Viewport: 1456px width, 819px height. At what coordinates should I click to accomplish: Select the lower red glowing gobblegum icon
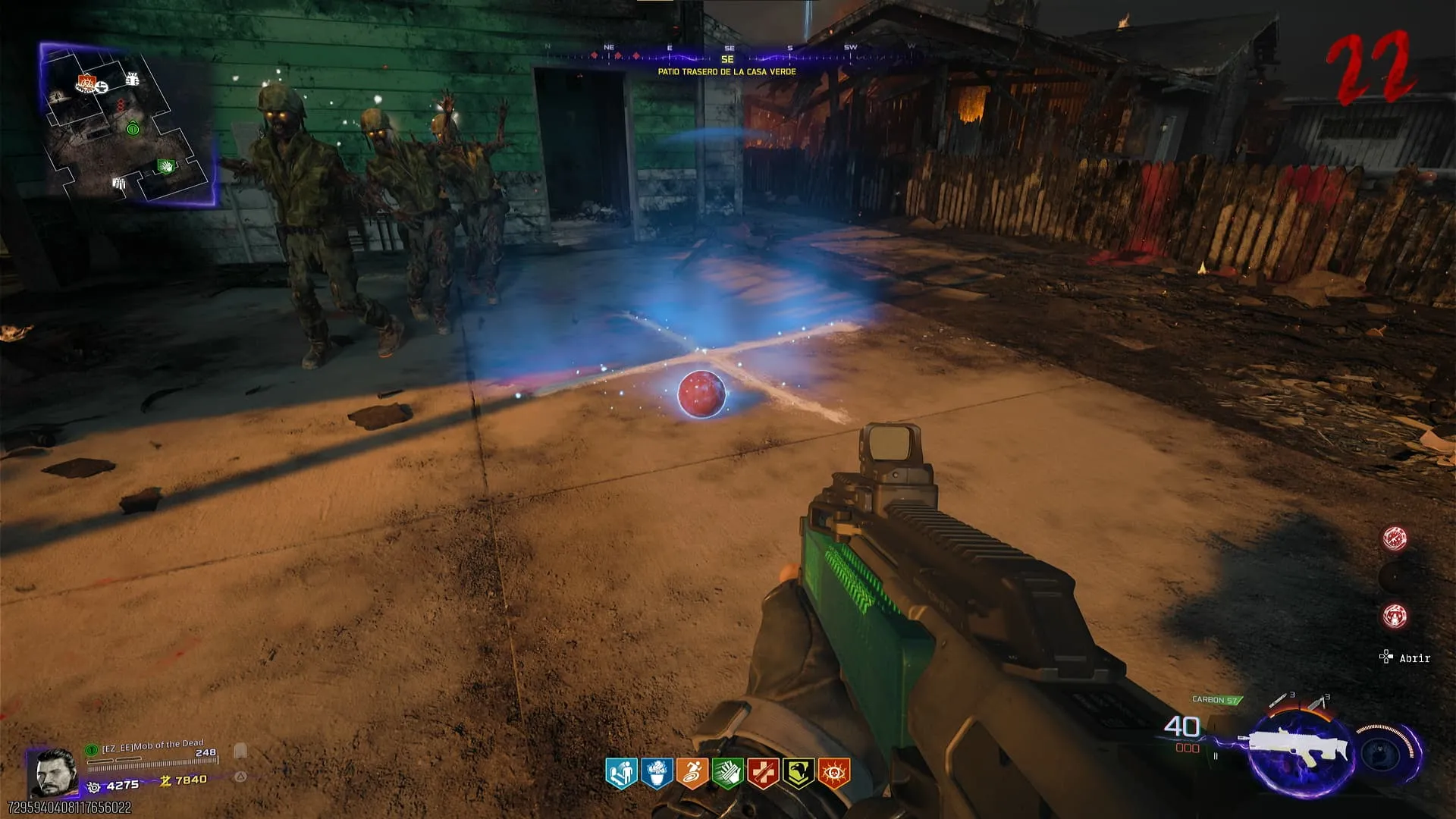point(1395,616)
